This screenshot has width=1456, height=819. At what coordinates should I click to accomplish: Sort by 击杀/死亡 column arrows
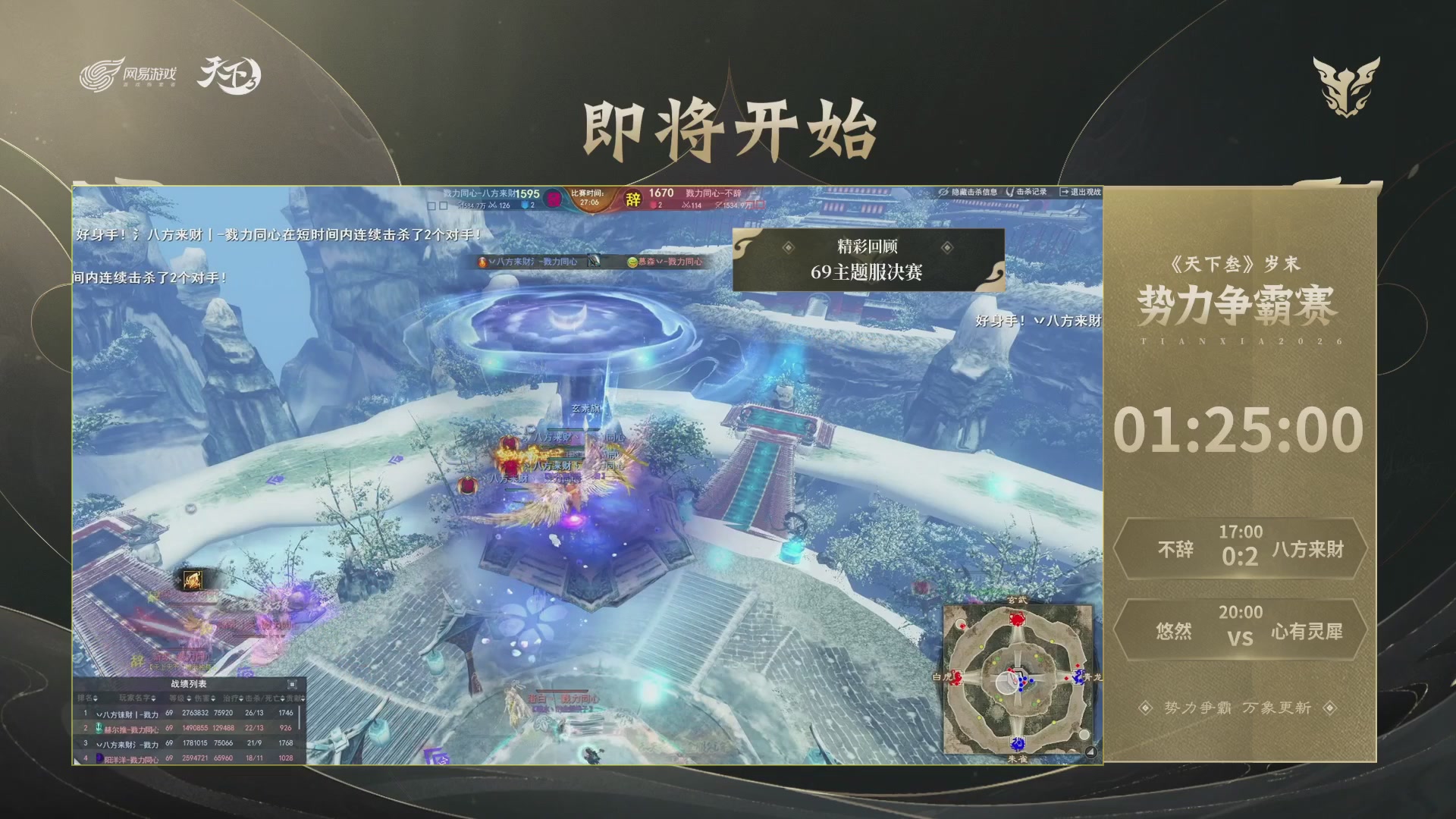click(x=281, y=698)
